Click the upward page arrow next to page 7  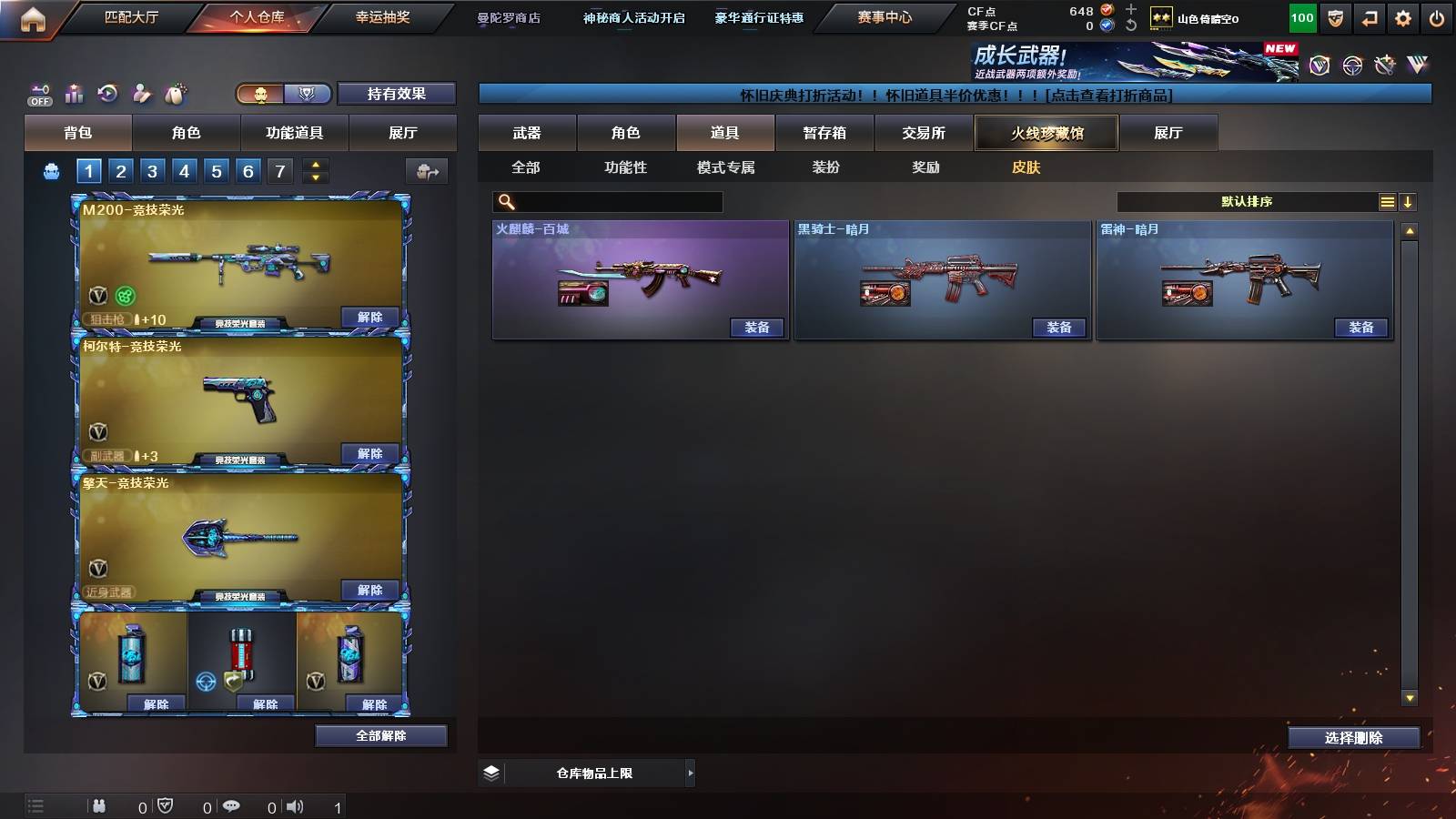pyautogui.click(x=316, y=166)
